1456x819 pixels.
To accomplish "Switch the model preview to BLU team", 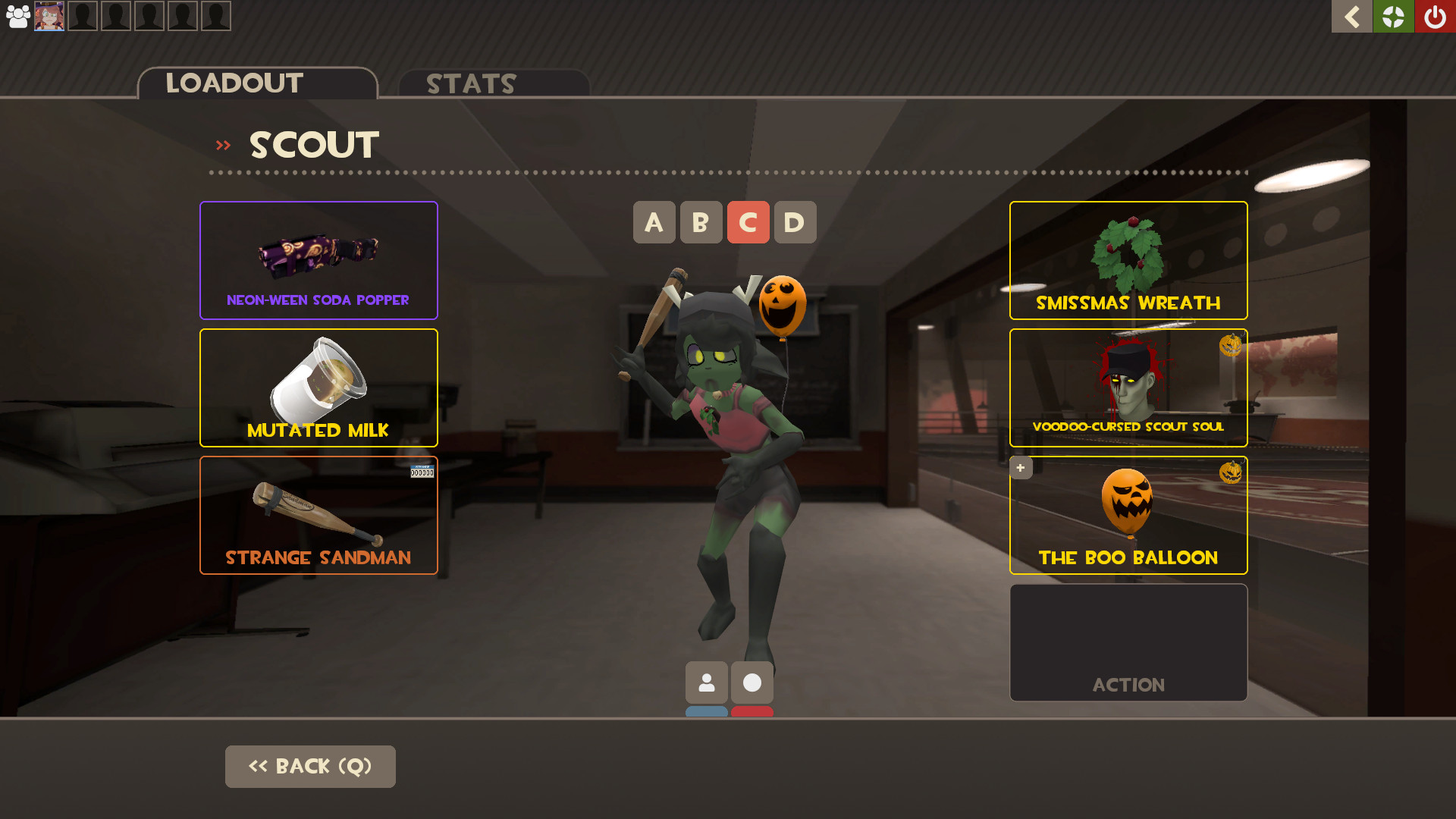I will (706, 711).
